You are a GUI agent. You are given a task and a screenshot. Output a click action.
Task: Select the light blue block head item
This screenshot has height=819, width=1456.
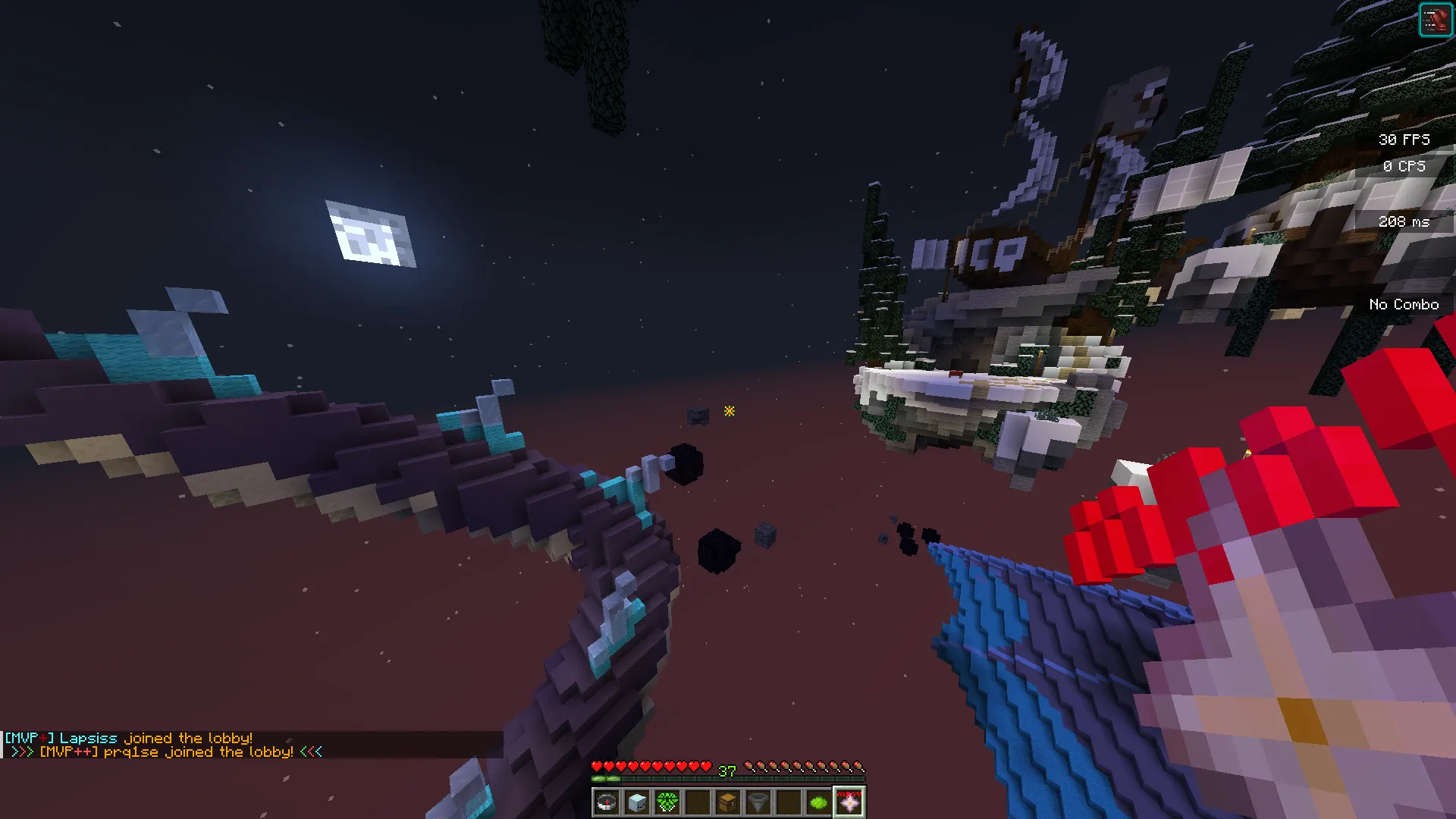[x=638, y=802]
